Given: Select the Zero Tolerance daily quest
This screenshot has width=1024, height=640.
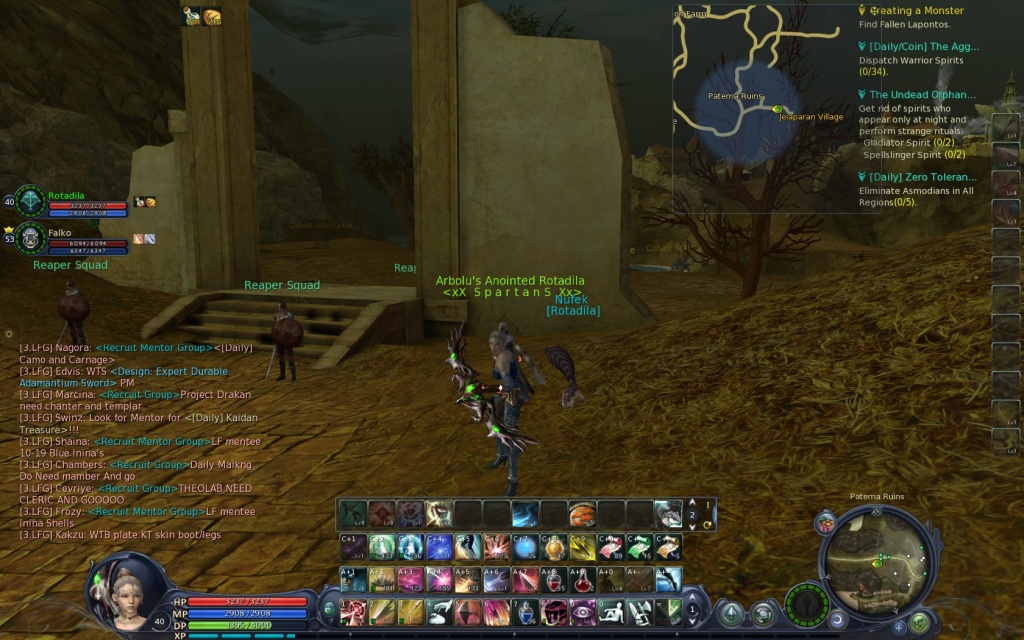Looking at the screenshot, I should click(x=923, y=177).
